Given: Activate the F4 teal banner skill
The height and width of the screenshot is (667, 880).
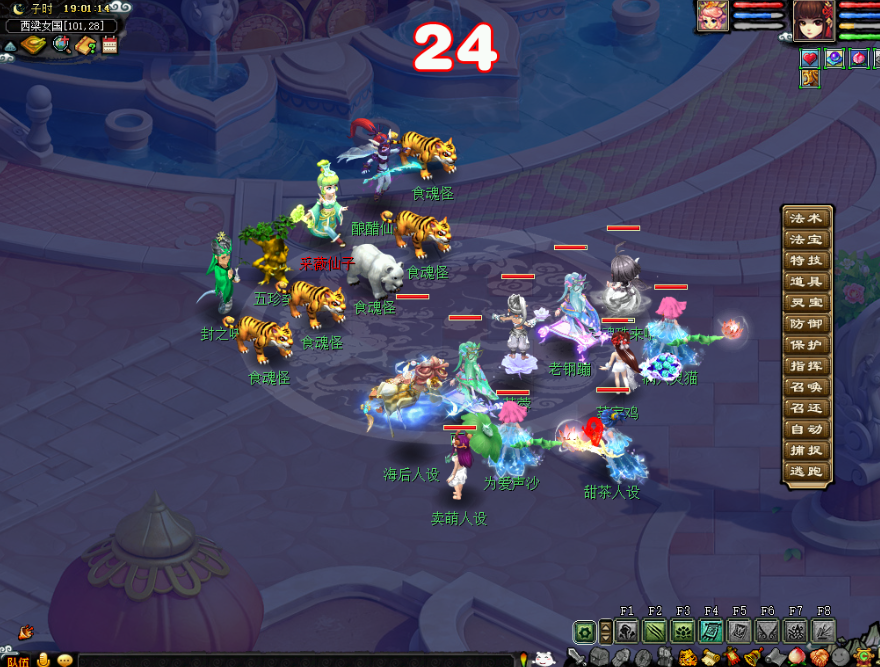Looking at the screenshot, I should pyautogui.click(x=711, y=631).
